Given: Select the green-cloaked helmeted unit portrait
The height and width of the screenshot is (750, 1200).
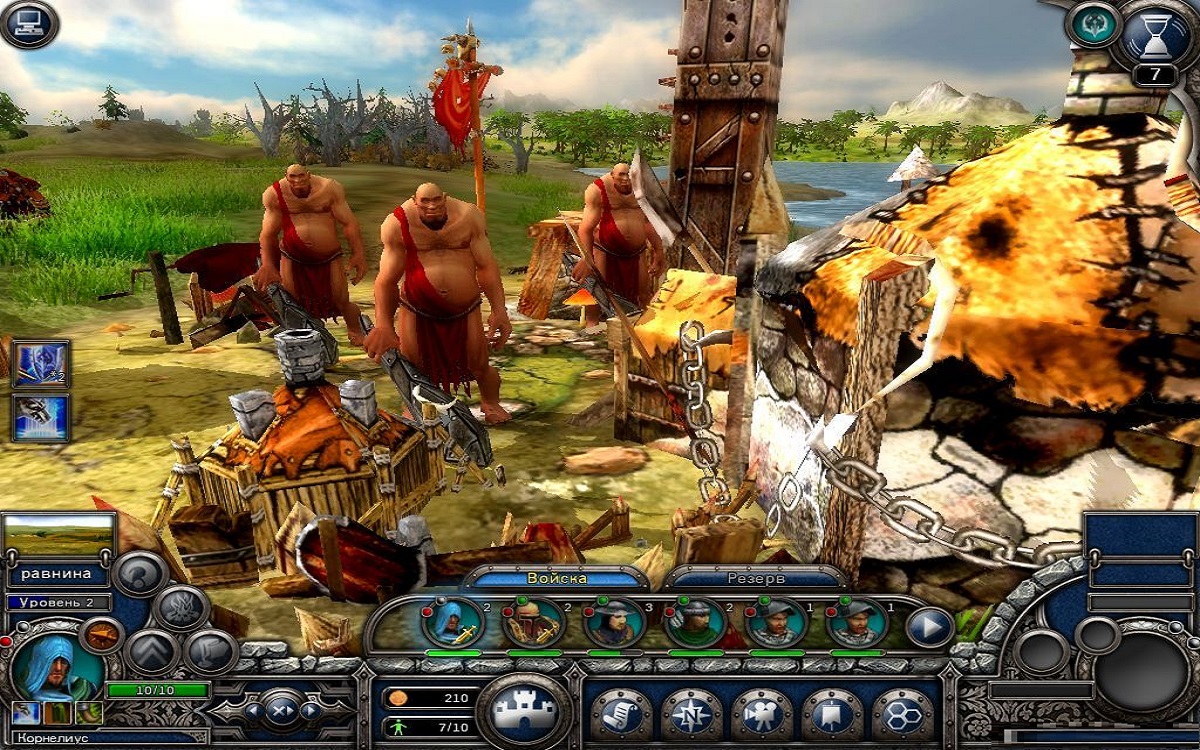Looking at the screenshot, I should pos(694,622).
